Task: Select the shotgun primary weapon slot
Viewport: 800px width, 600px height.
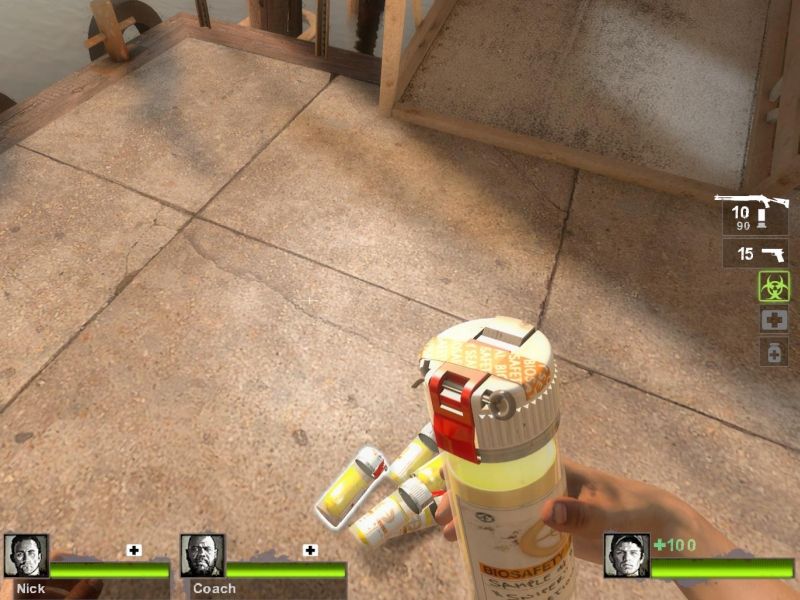Action: pyautogui.click(x=753, y=214)
